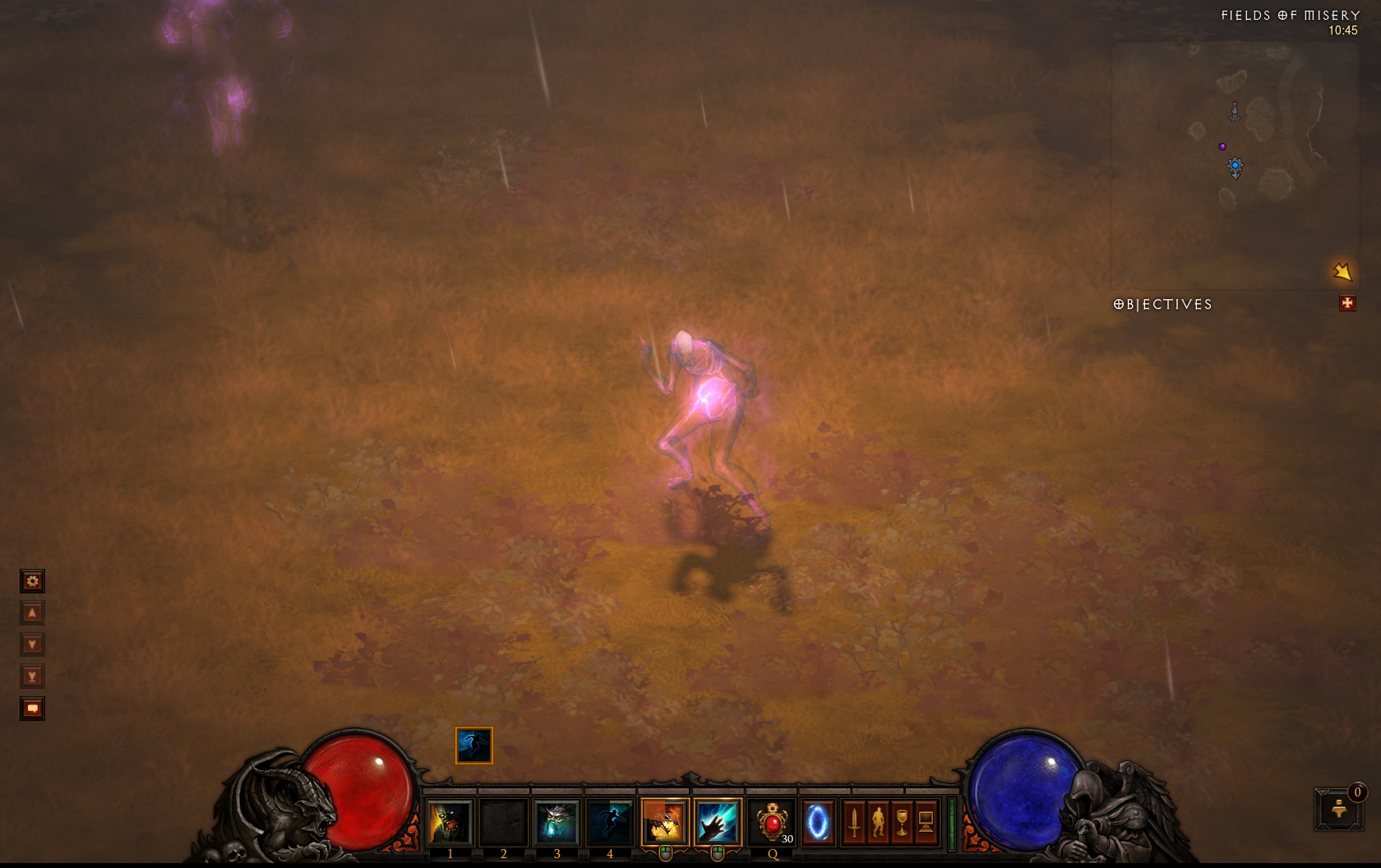Viewport: 1381px width, 868px height.
Task: Open the skills menu with the sword button
Action: click(x=854, y=822)
